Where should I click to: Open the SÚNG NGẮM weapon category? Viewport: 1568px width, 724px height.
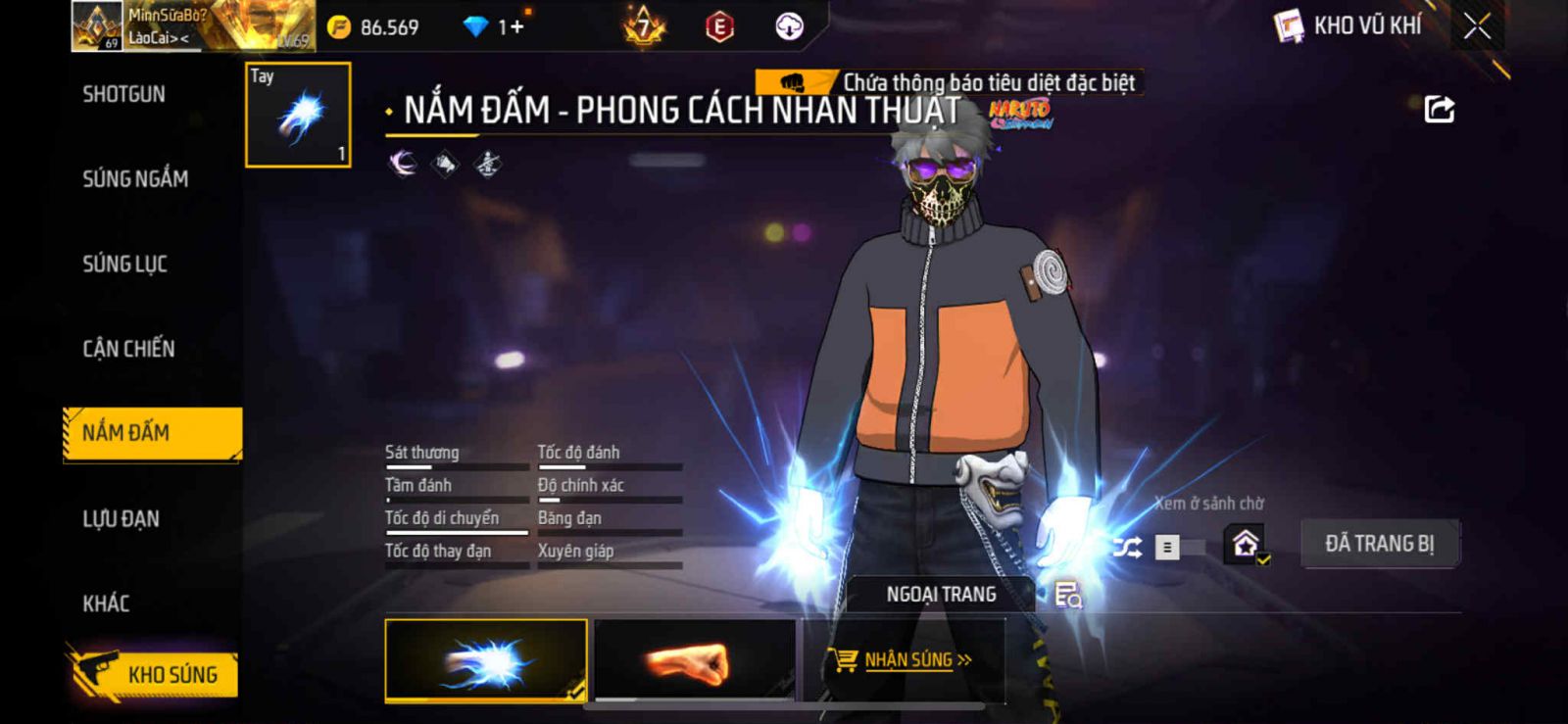tap(135, 178)
